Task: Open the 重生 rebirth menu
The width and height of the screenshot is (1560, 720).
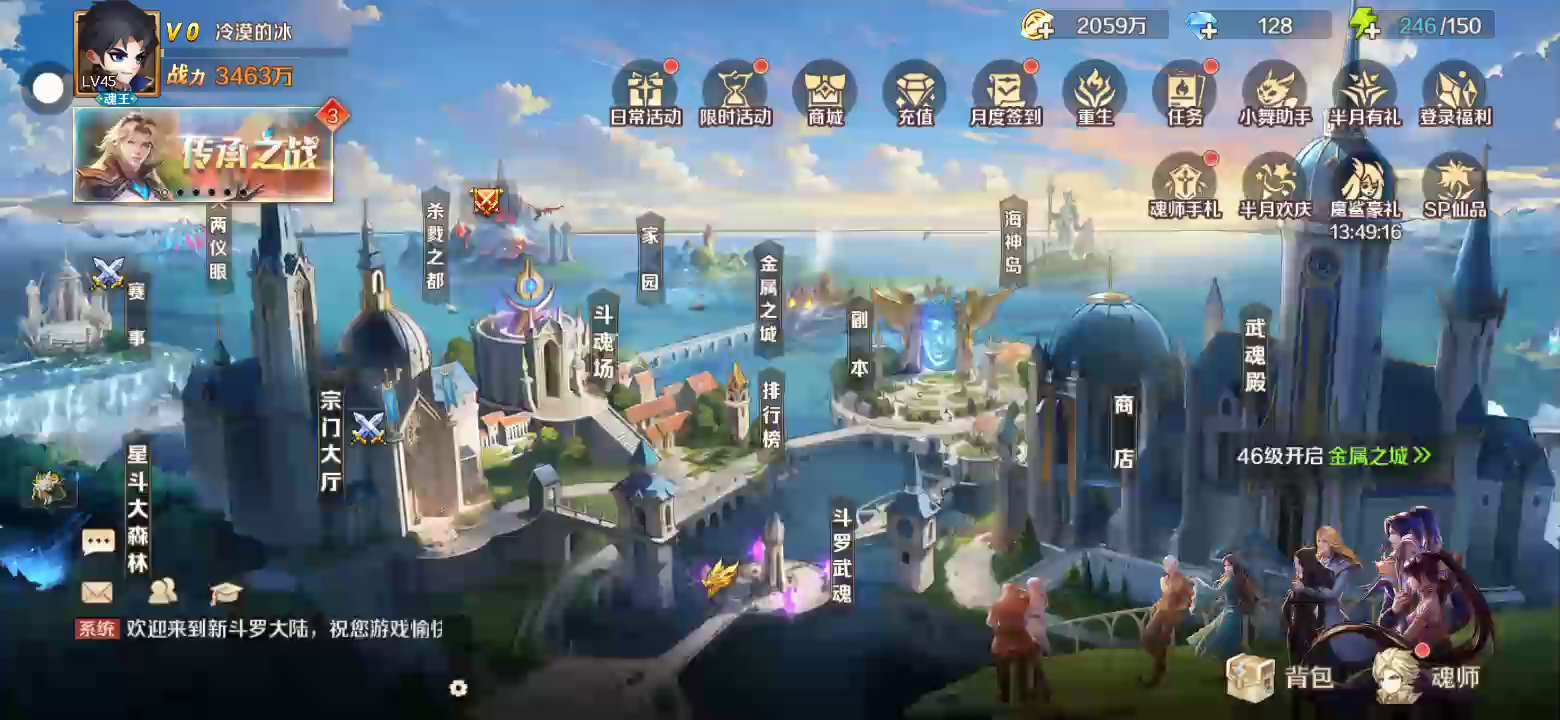Action: [1095, 92]
